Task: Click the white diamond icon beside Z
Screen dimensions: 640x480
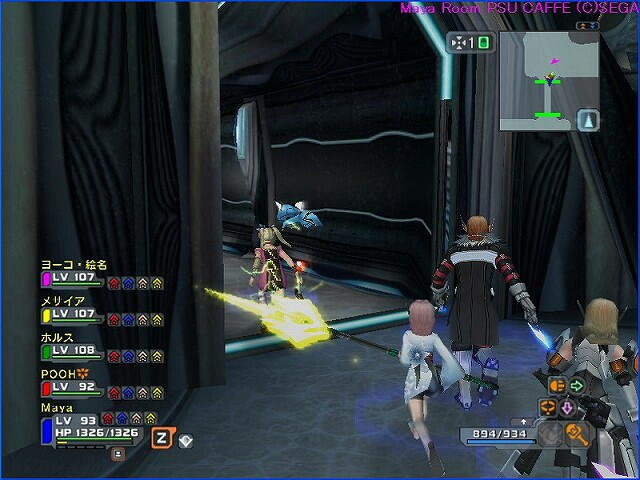Action: click(185, 440)
